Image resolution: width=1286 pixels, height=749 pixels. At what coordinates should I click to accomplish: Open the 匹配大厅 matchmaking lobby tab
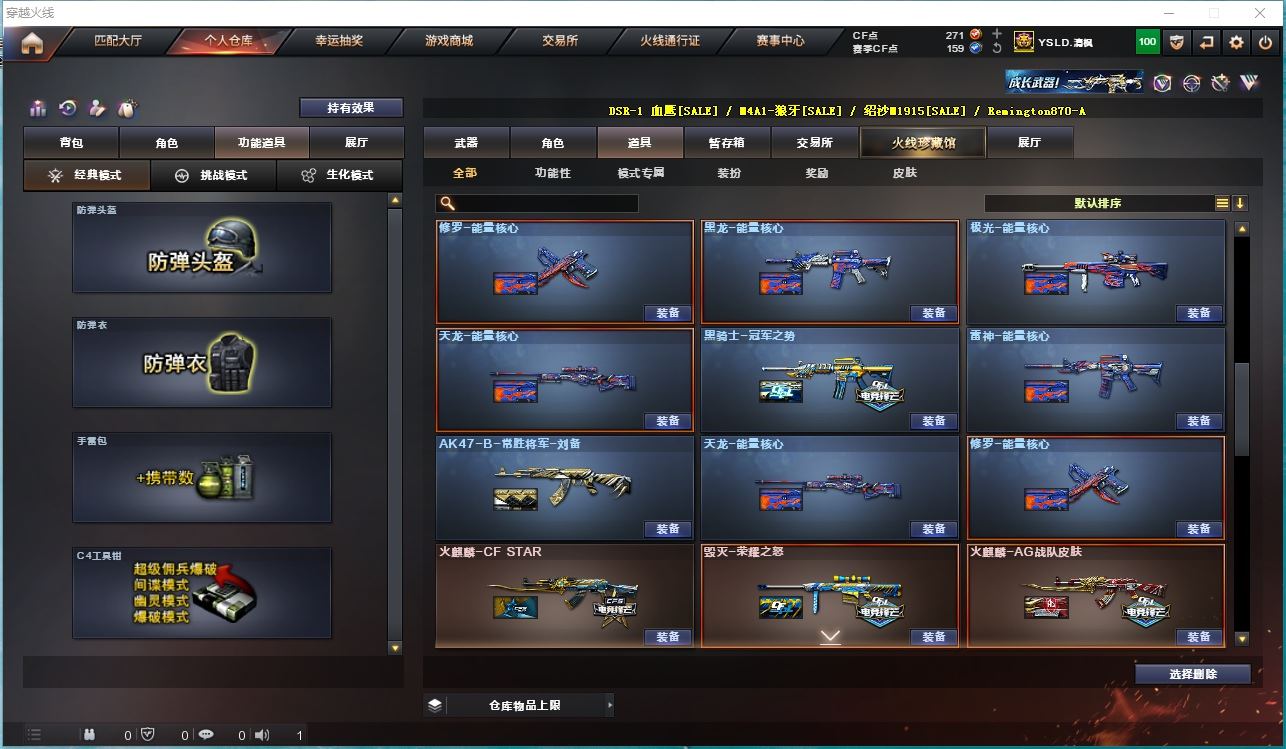[118, 41]
